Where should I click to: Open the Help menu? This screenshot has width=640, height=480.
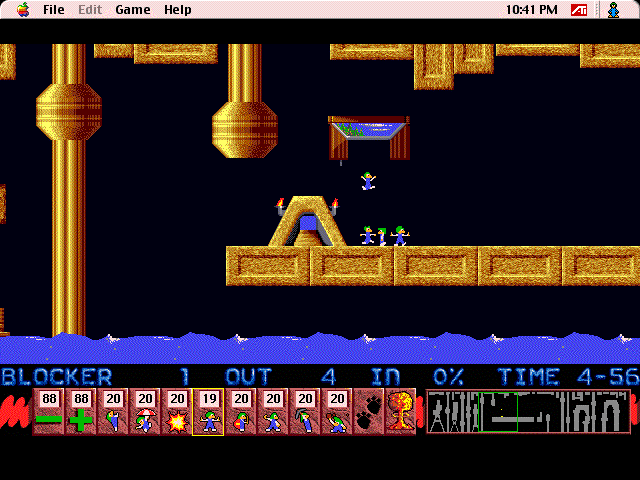tap(178, 10)
